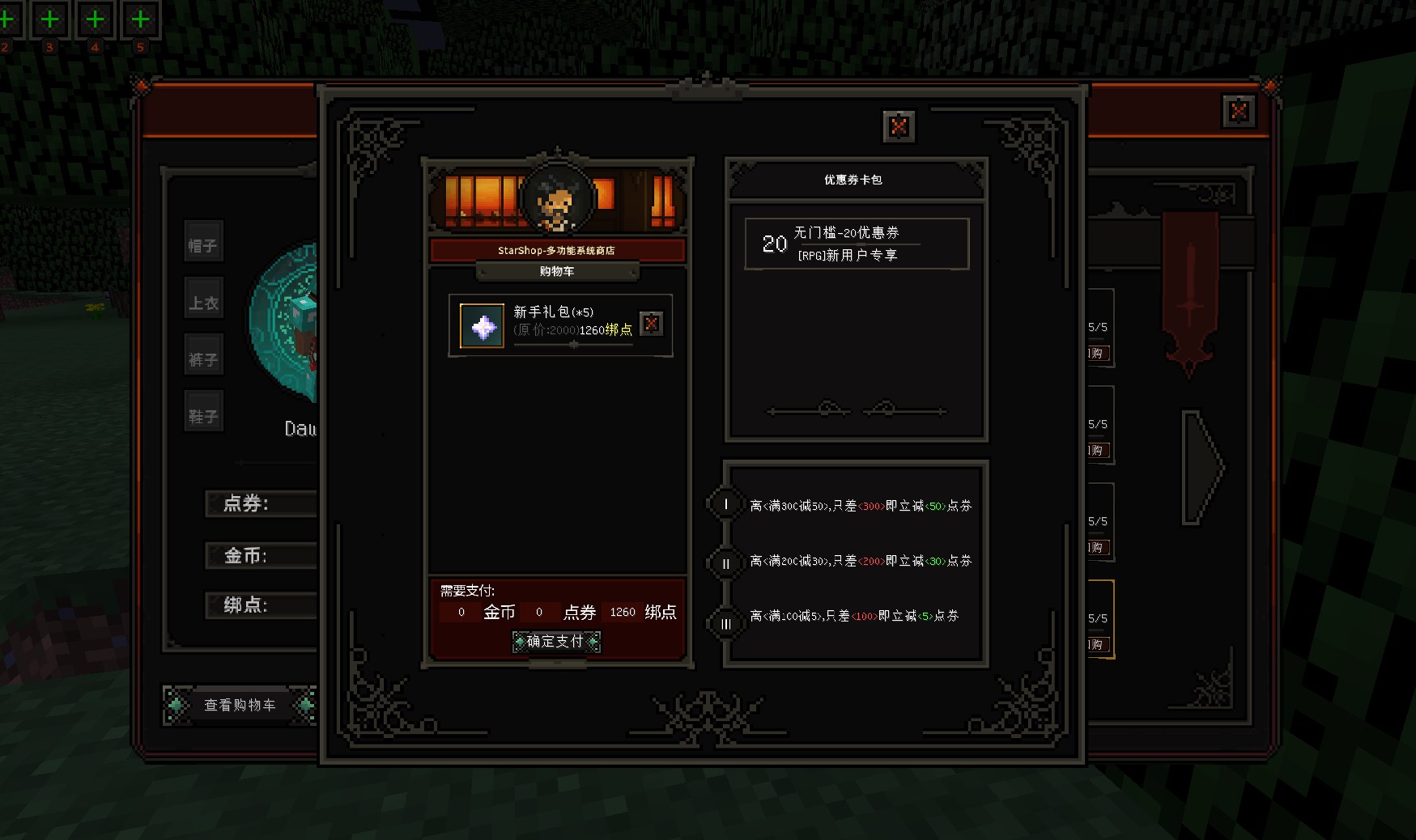The width and height of the screenshot is (1416, 840).
Task: Go to next shop page arrow
Action: (x=1201, y=468)
